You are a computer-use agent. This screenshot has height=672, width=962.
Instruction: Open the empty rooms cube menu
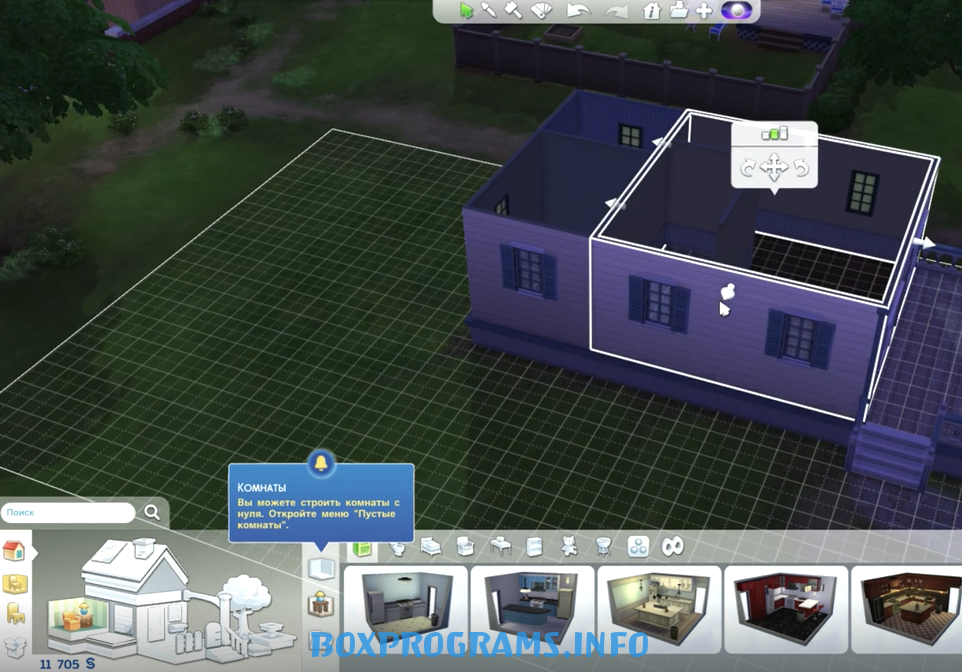320,570
